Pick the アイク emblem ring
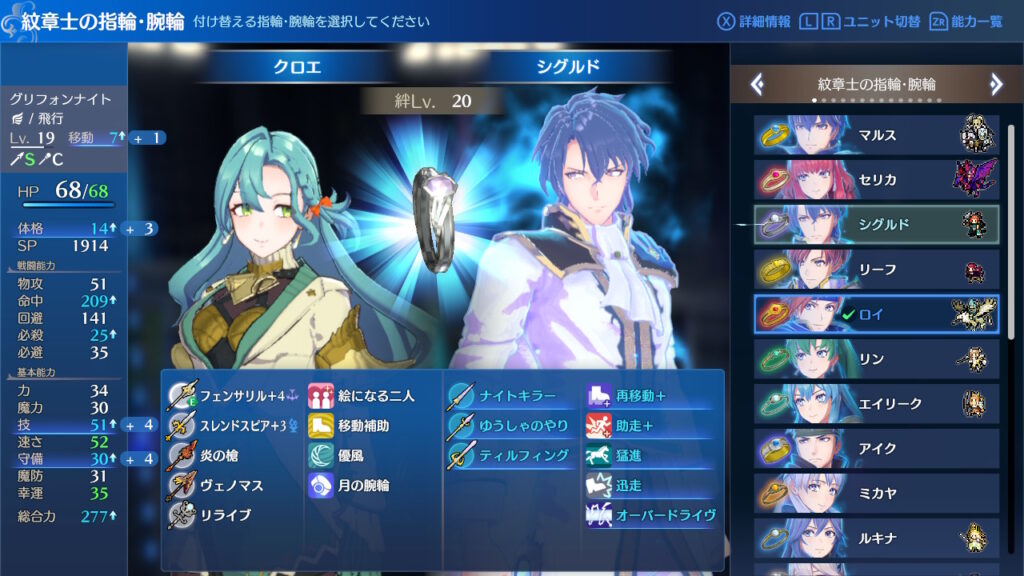This screenshot has width=1024, height=576. [x=876, y=449]
